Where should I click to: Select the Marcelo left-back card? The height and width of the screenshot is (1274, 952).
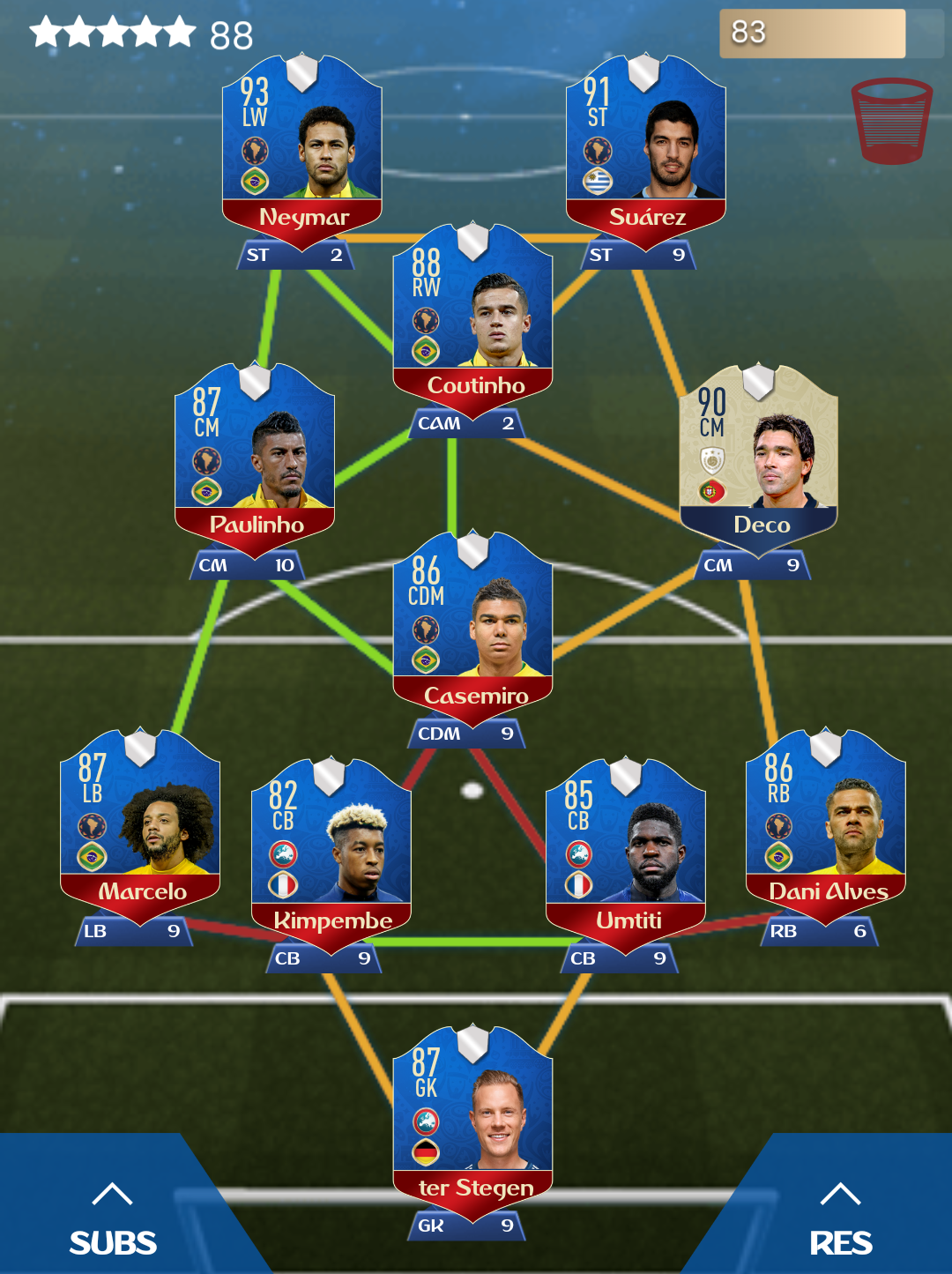[x=140, y=820]
